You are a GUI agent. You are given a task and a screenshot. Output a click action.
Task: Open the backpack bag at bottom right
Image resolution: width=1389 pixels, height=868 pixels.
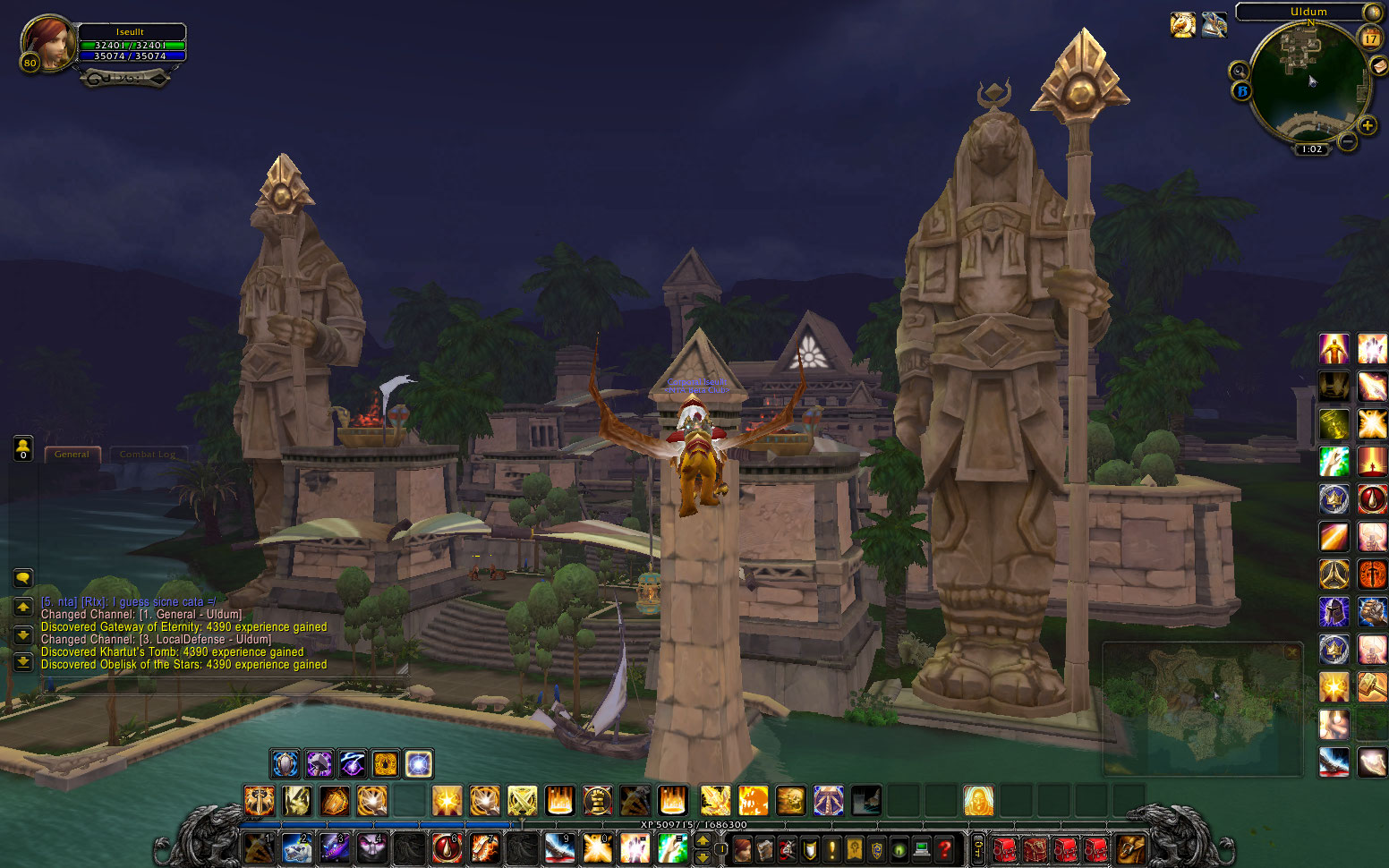(1130, 848)
